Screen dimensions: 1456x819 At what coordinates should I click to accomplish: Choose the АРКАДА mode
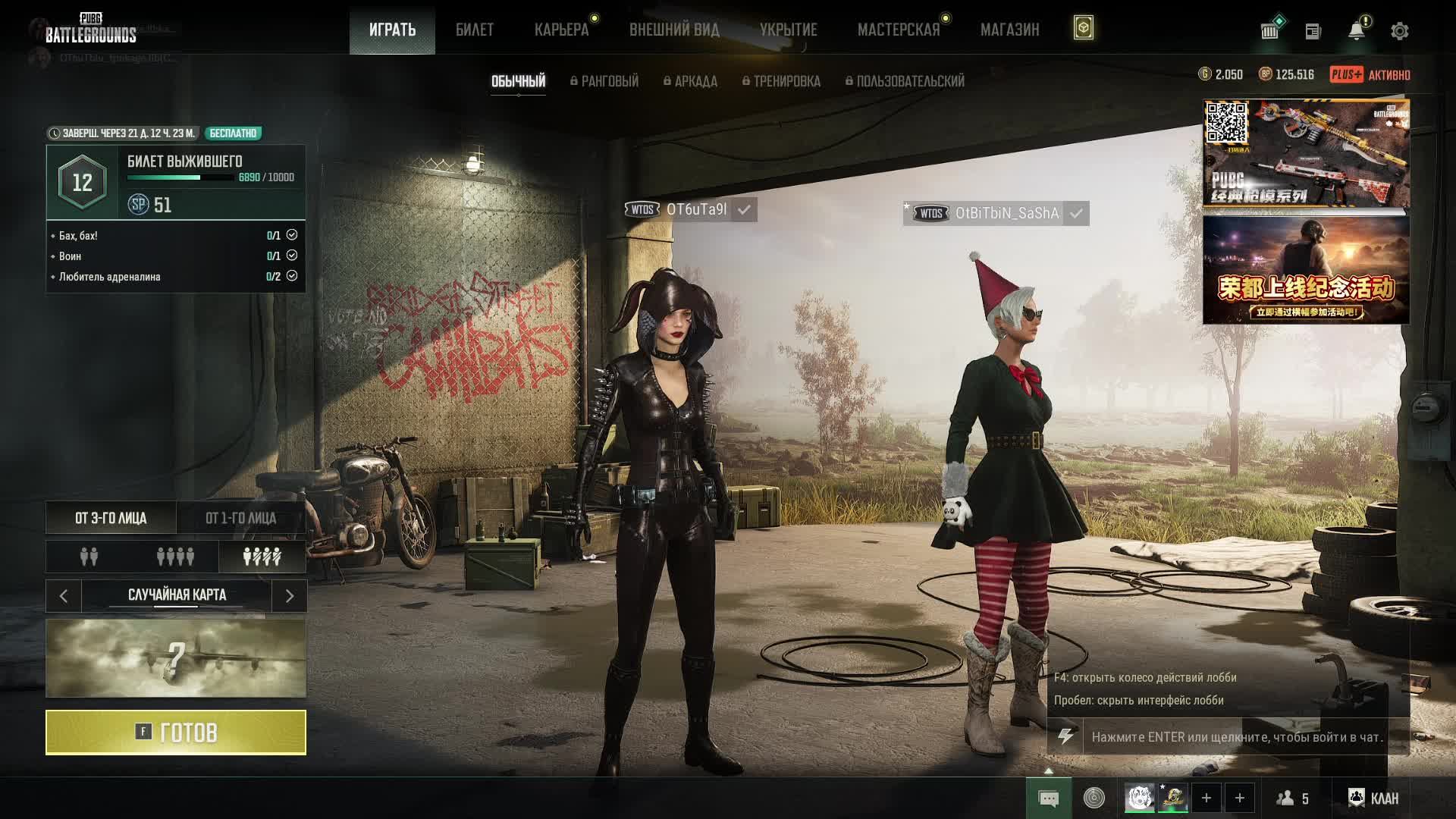click(x=691, y=81)
